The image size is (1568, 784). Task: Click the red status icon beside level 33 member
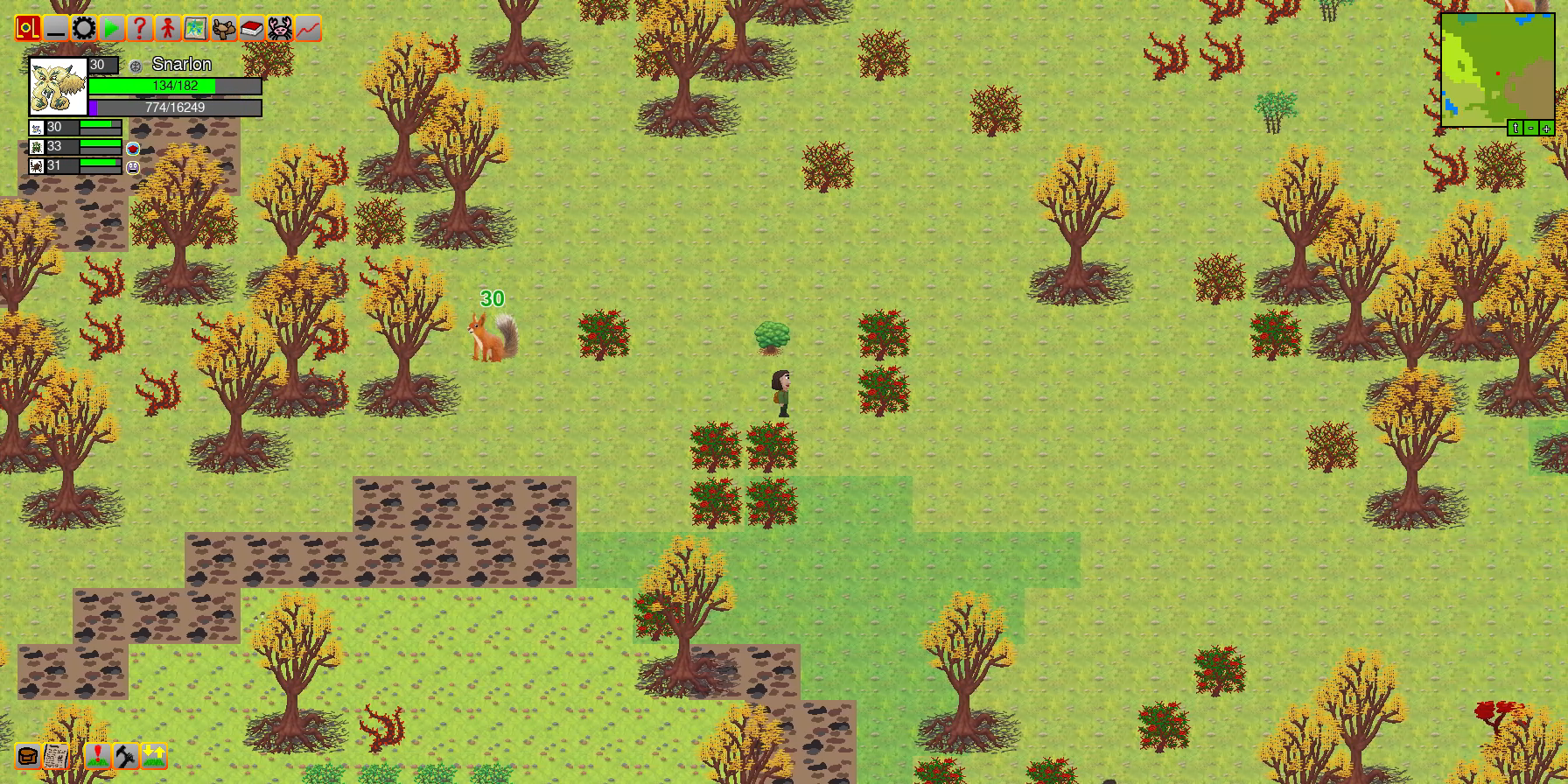(x=131, y=147)
